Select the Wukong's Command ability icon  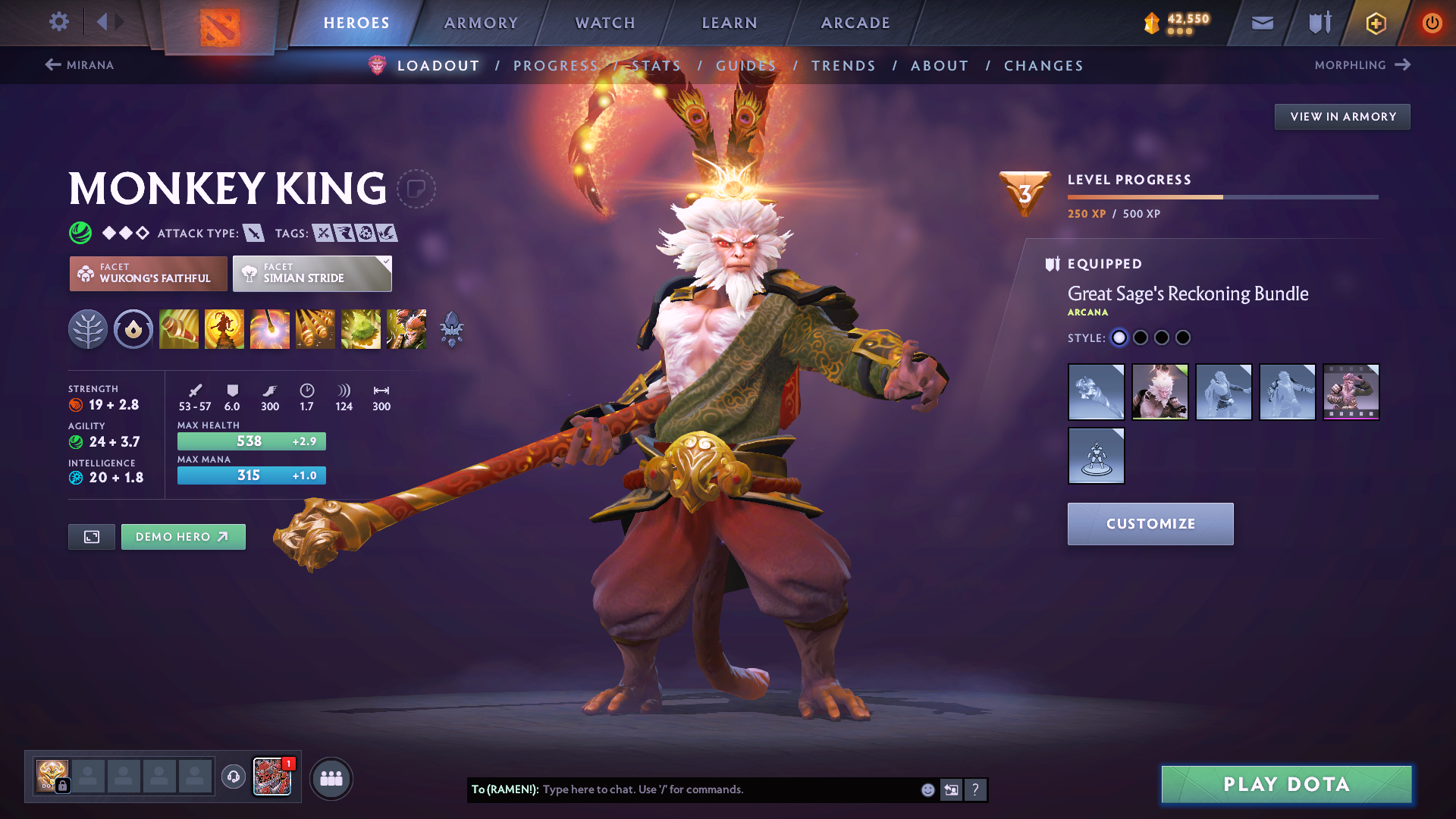pyautogui.click(x=406, y=328)
